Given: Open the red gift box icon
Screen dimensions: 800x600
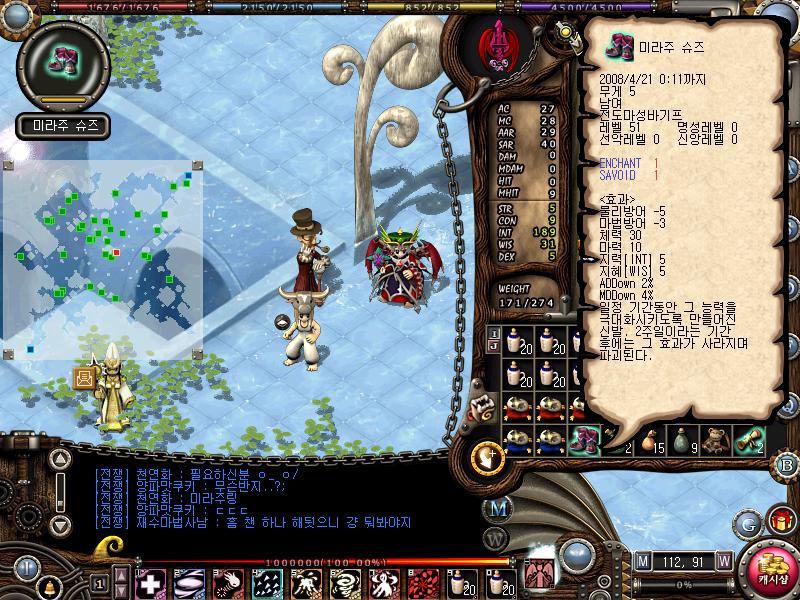Looking at the screenshot, I should (x=779, y=521).
